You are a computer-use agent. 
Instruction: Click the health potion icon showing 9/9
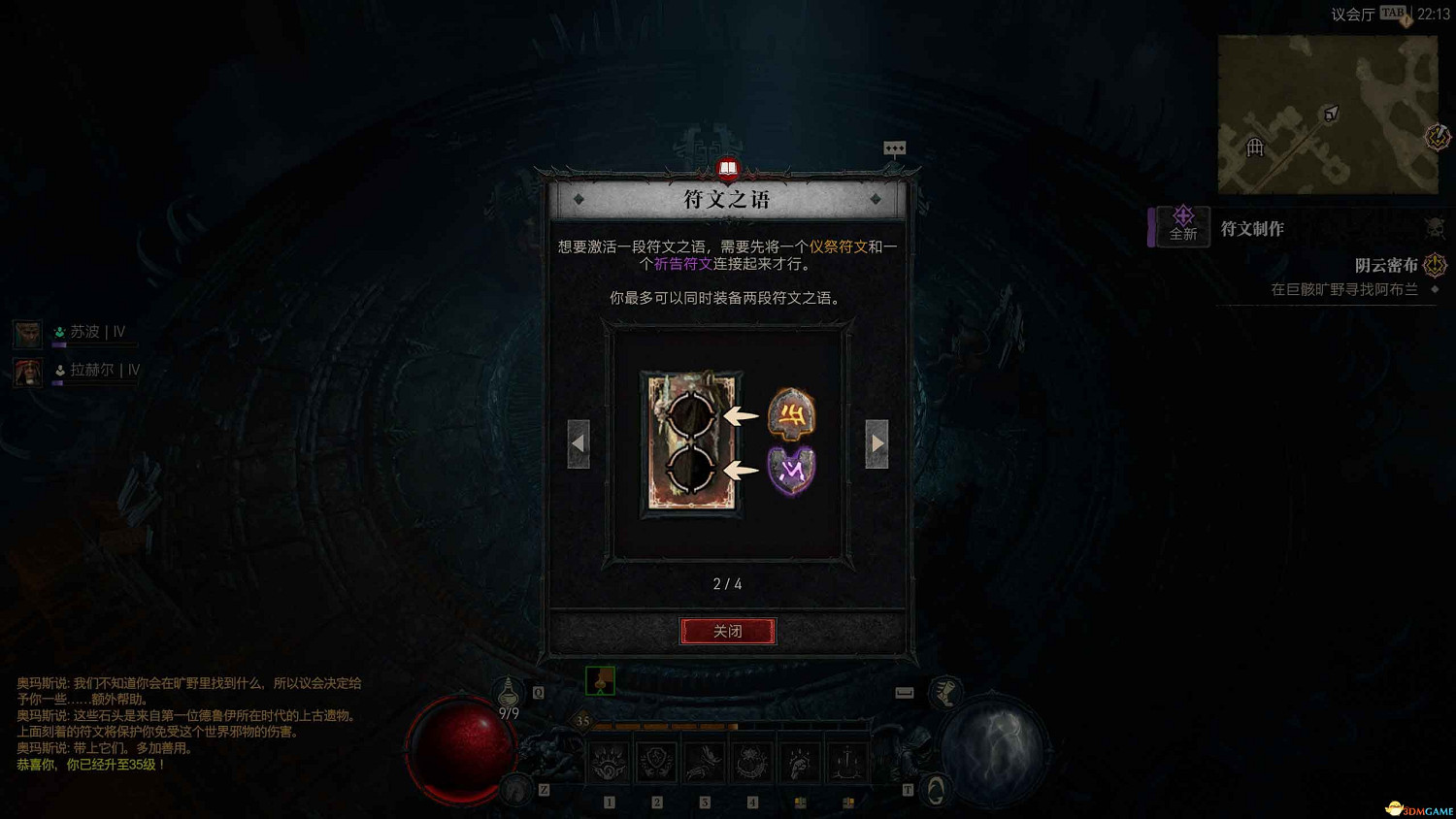point(509,693)
